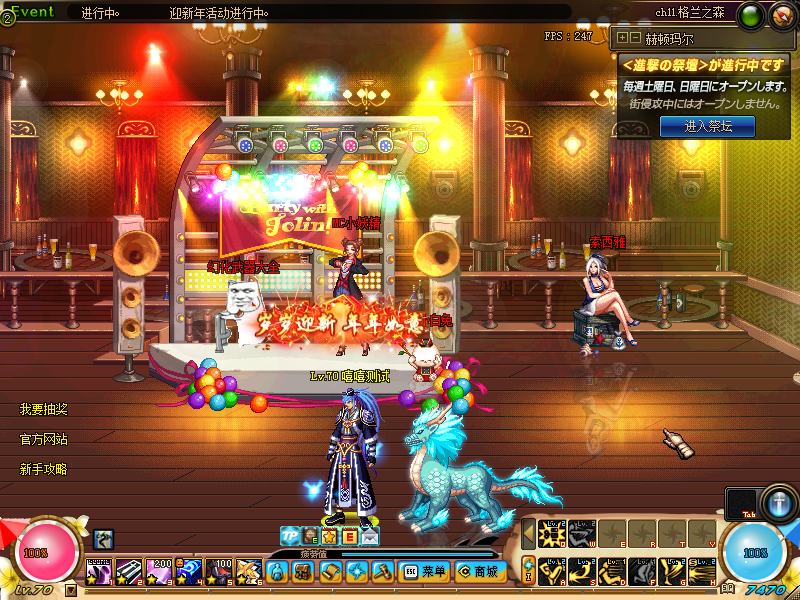Open the 官方网站 official website link
The image size is (800, 600).
44,439
